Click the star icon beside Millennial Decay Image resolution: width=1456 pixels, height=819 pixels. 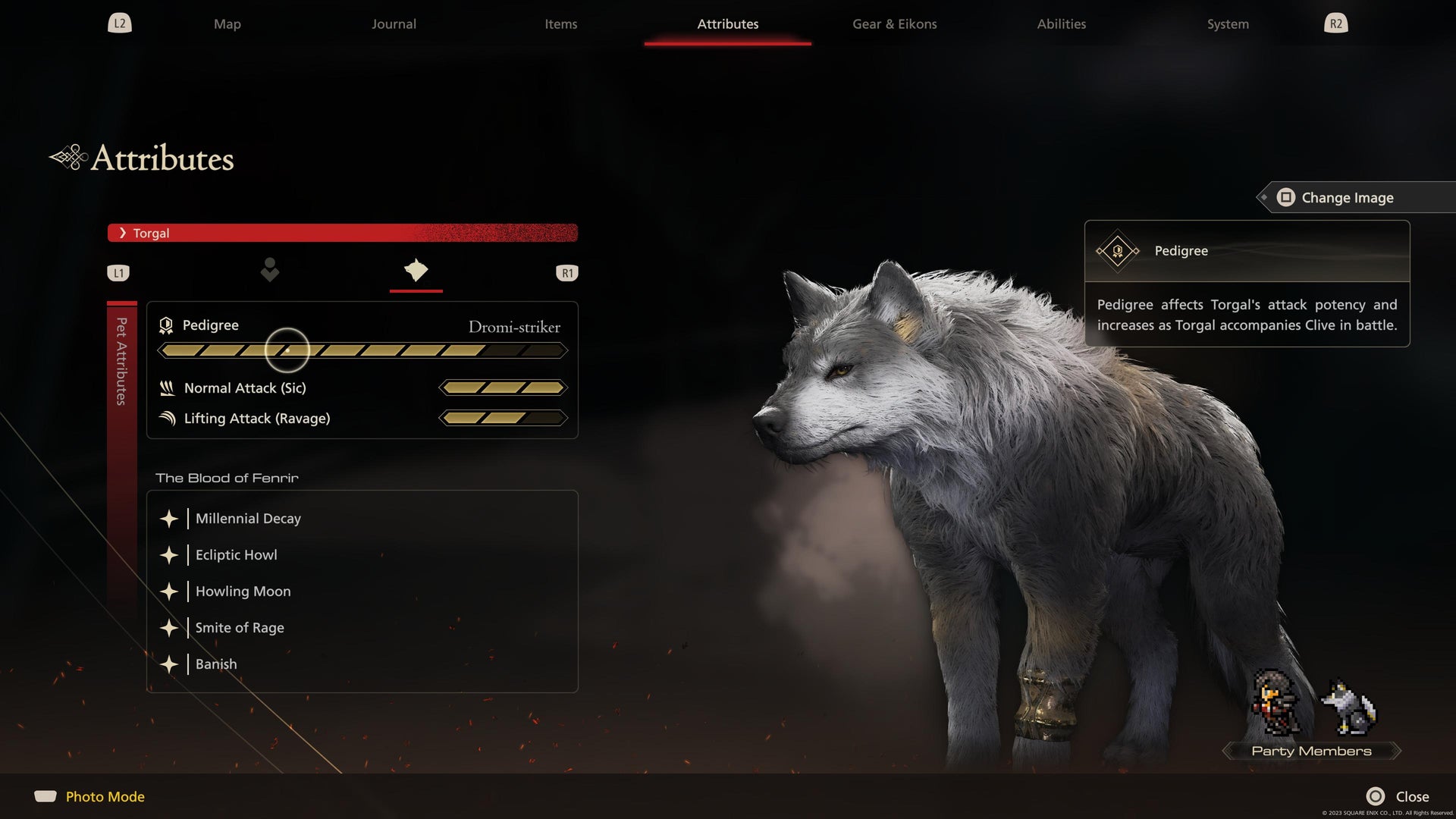168,519
